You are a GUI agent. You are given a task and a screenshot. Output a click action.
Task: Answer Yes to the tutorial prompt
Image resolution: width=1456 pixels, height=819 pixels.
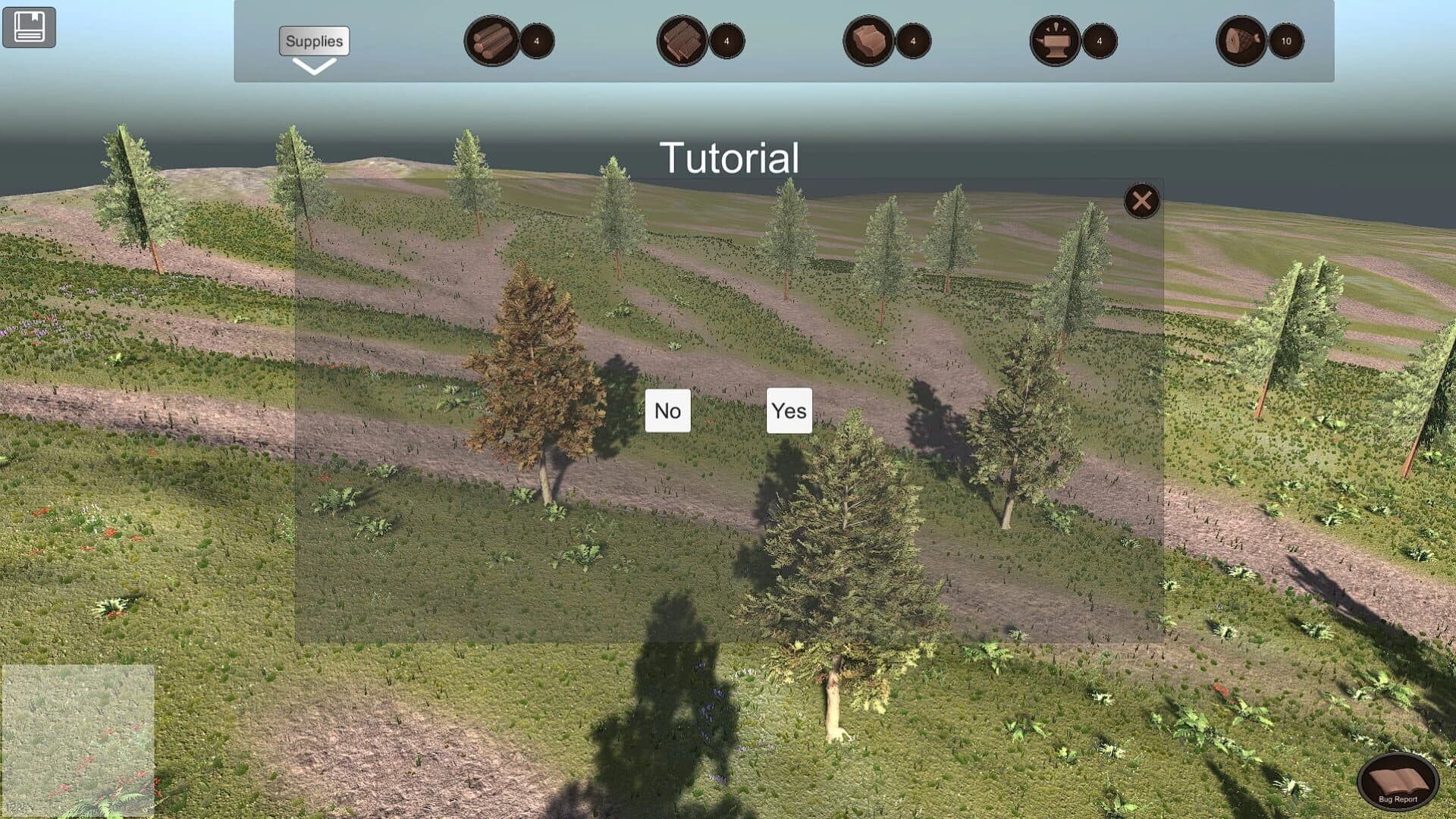coord(789,410)
